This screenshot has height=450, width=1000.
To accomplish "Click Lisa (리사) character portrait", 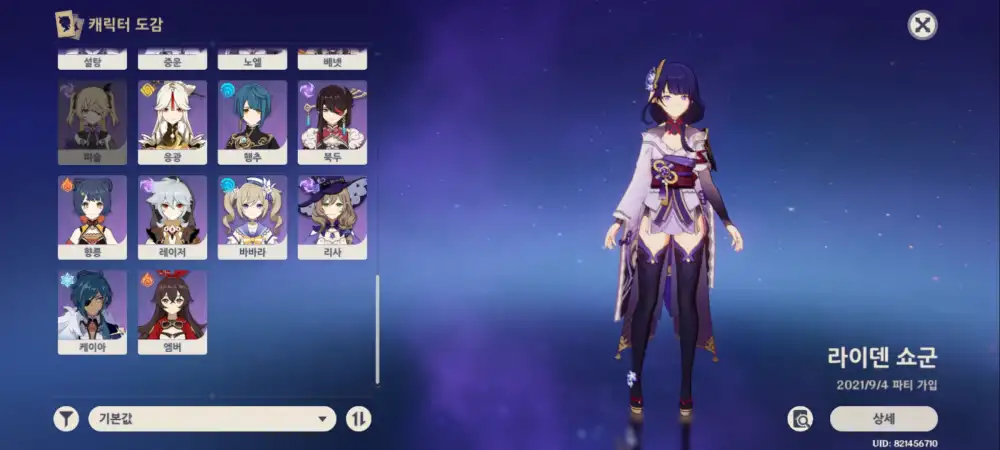I will coord(332,216).
